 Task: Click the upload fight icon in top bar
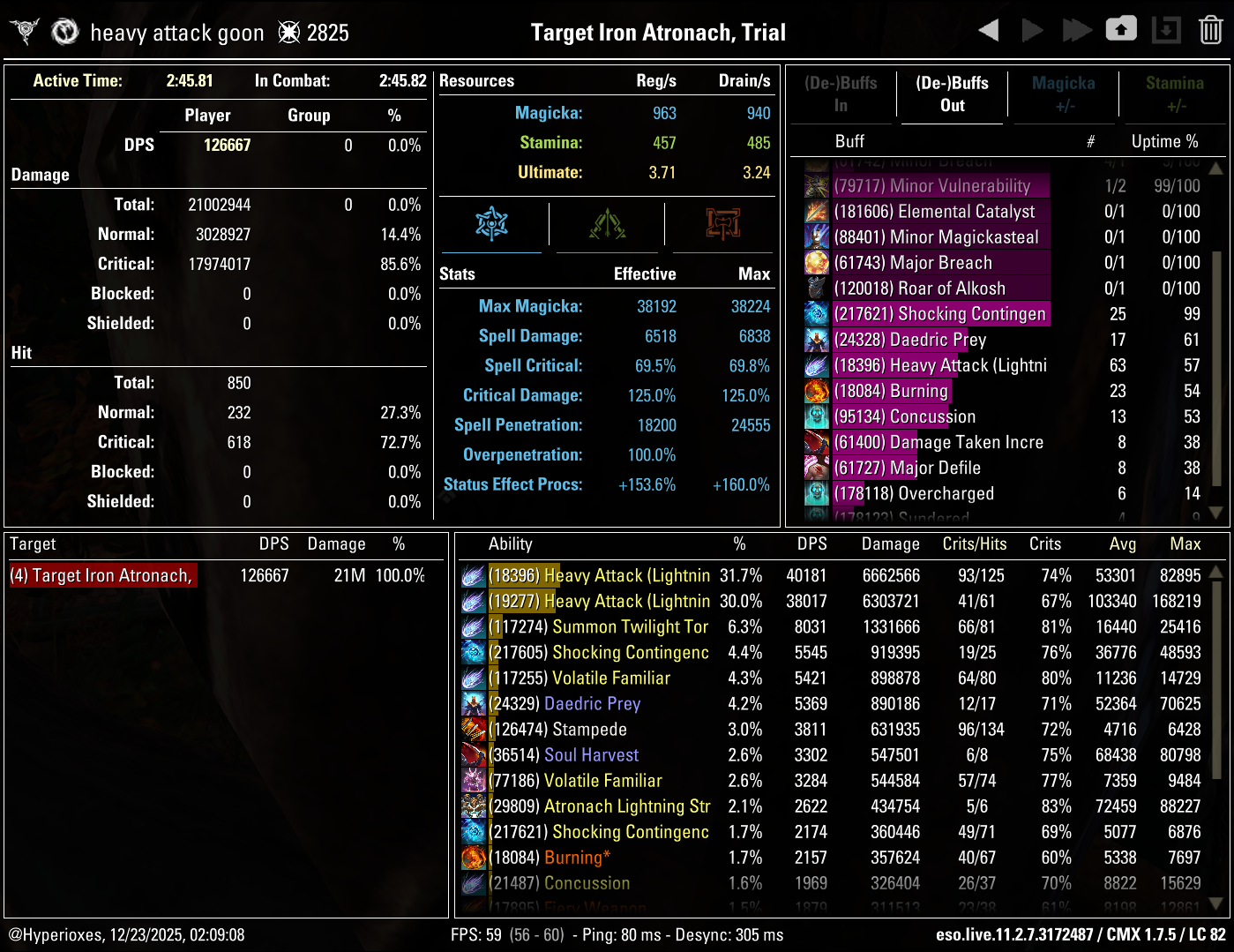(x=1121, y=29)
